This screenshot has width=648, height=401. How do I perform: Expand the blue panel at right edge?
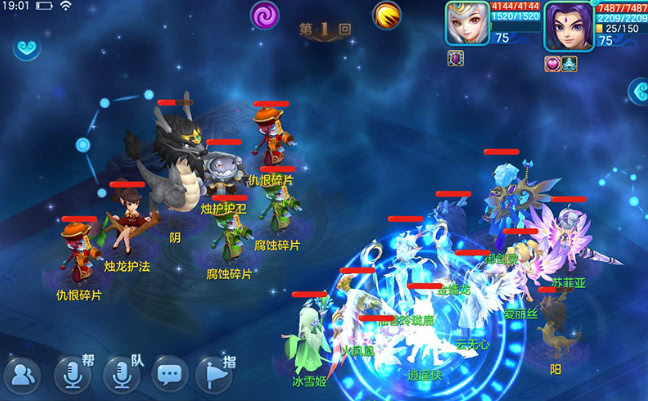tap(638, 91)
